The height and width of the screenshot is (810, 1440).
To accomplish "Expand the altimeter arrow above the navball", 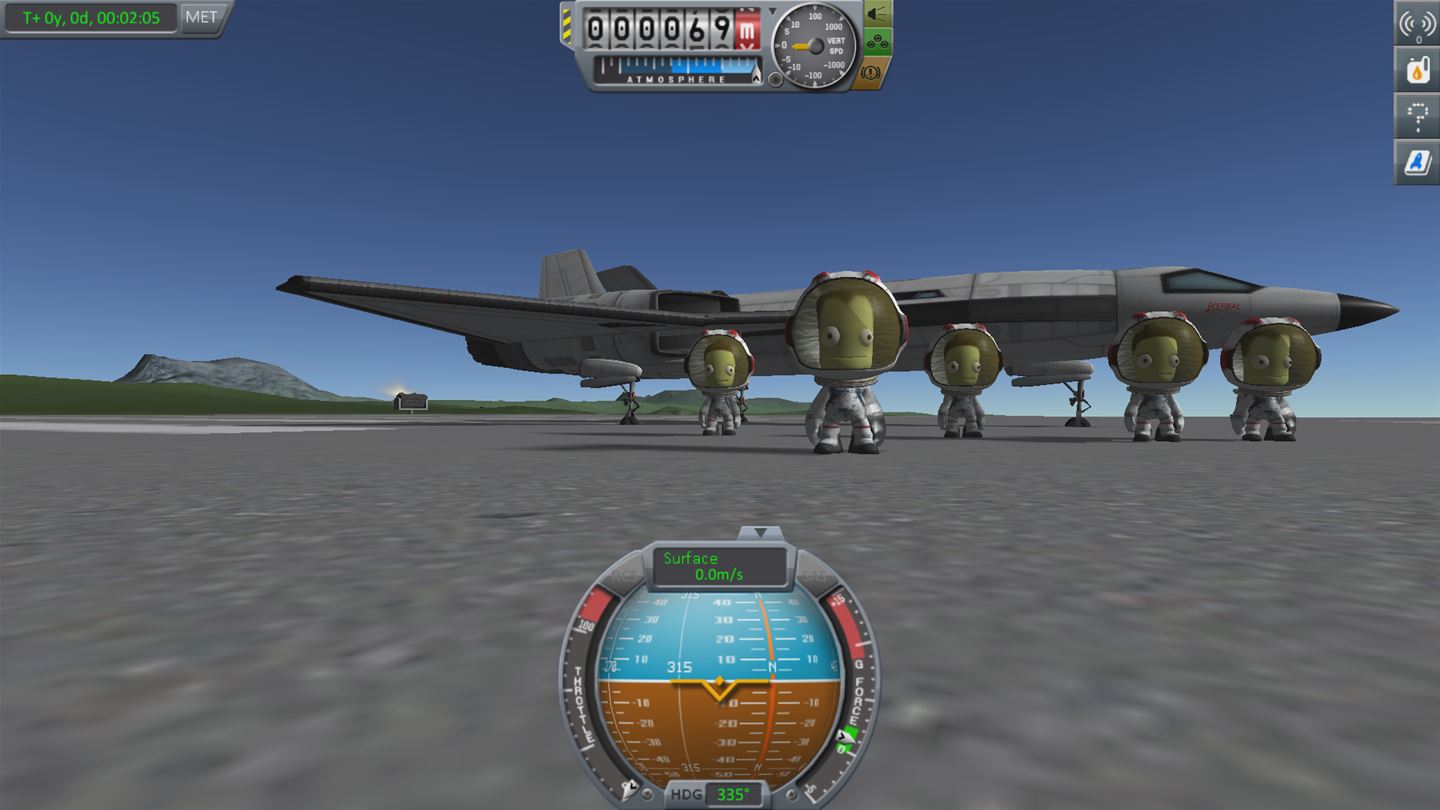I will click(x=772, y=12).
